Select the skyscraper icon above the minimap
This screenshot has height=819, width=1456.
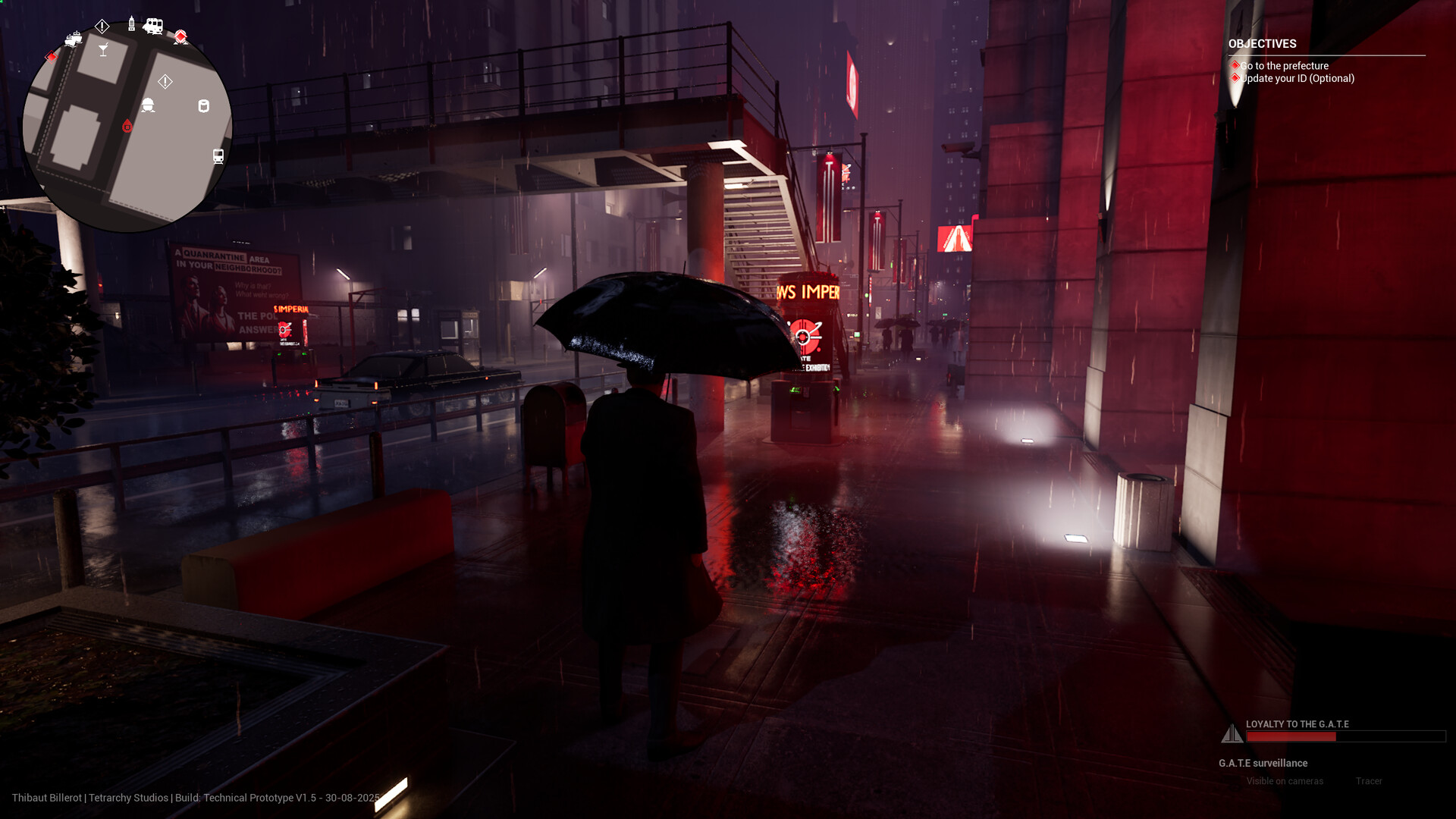pos(131,24)
